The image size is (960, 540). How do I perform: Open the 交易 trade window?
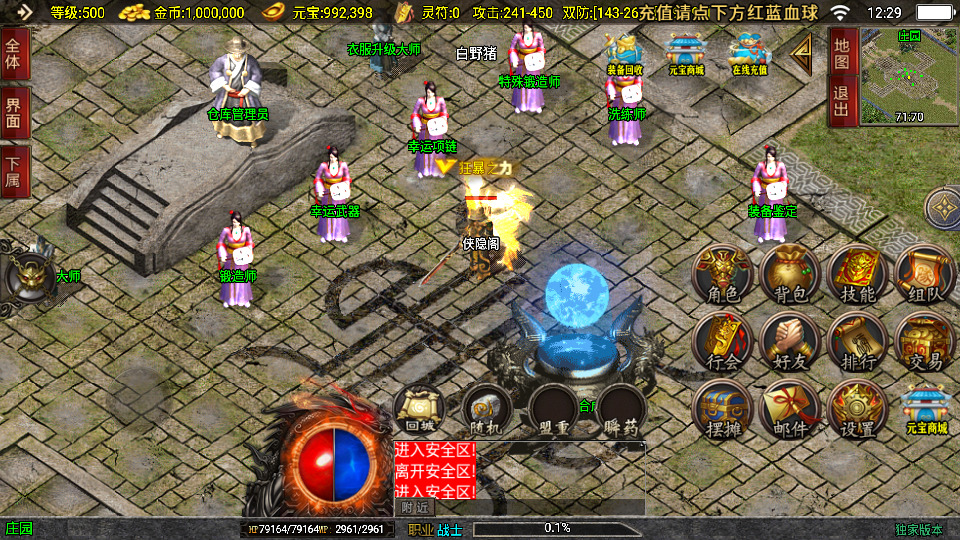coord(924,341)
